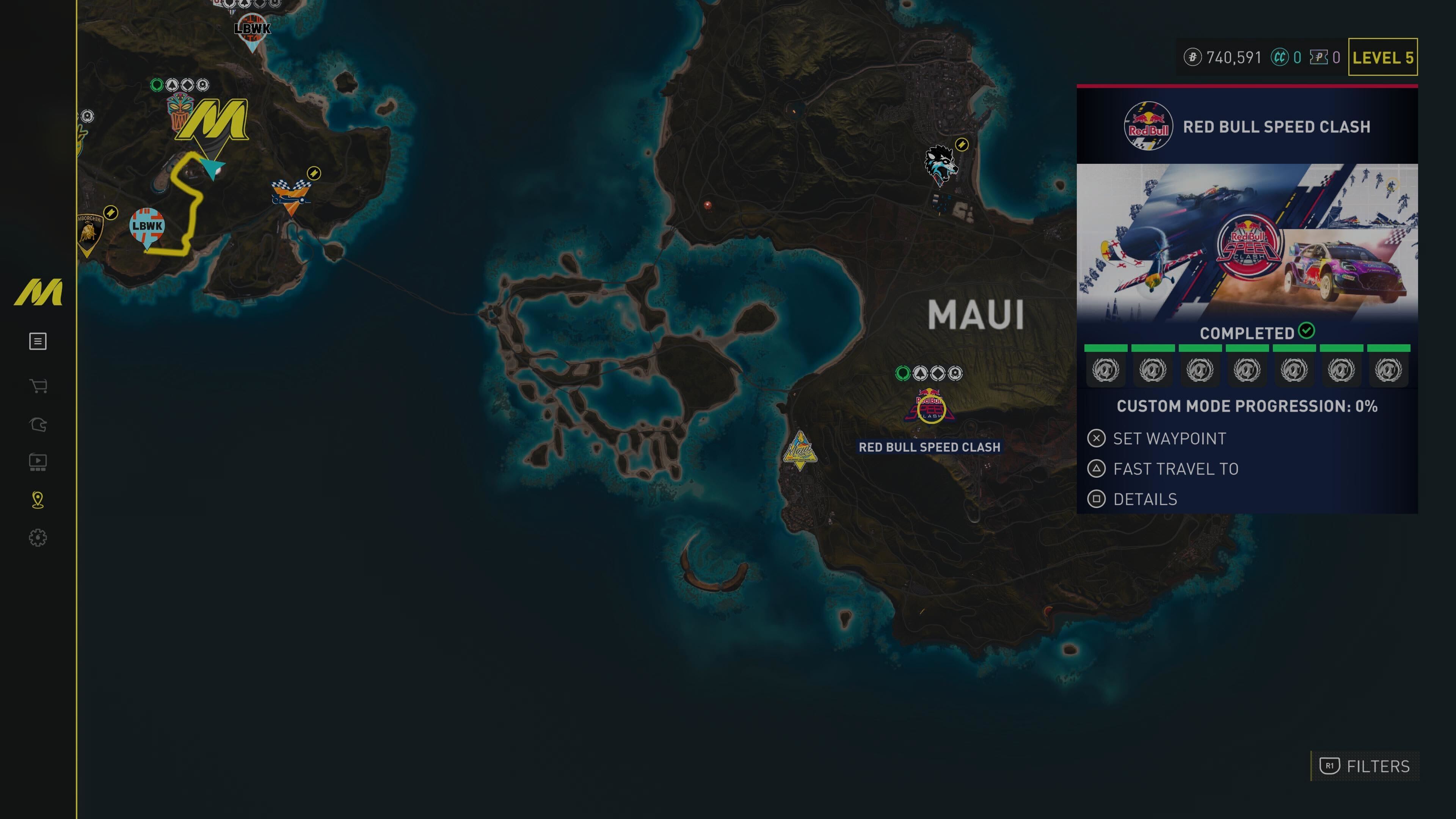This screenshot has height=819, width=1456.
Task: Open the helmet sidebar icon
Action: (38, 425)
